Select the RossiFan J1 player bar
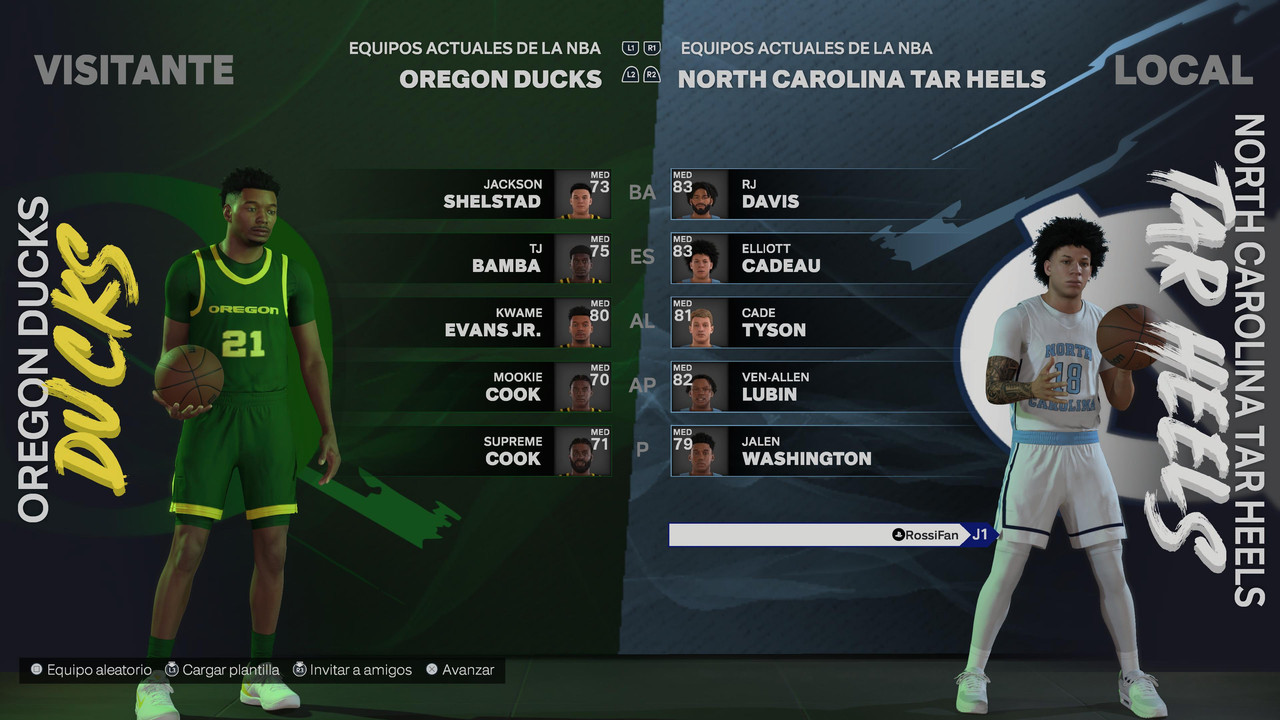Screen dimensions: 1280x720 [x=828, y=535]
